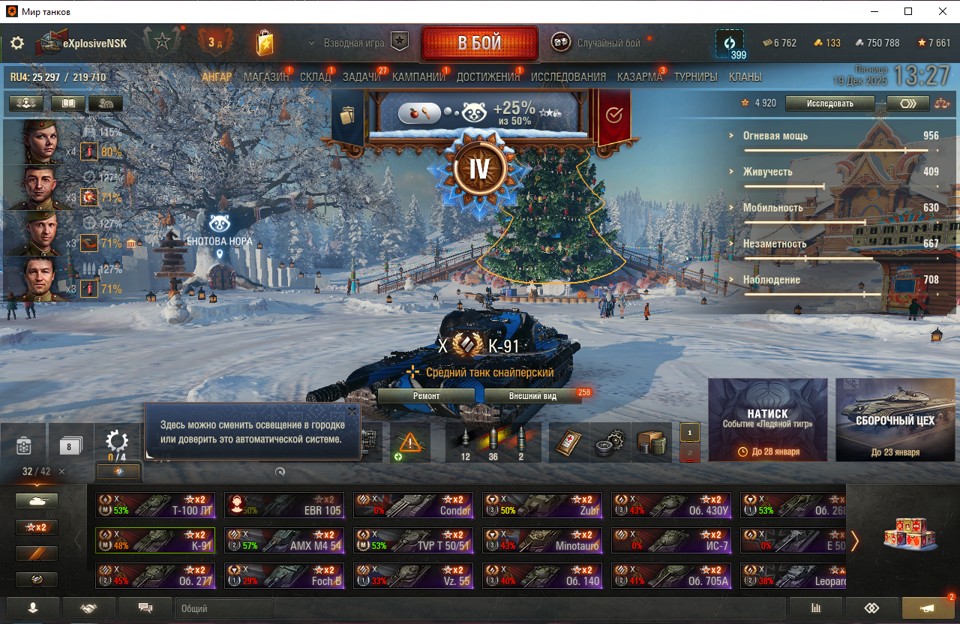Screen dimensions: 960x624
Task: Go to the Задачи tab
Action: tap(361, 77)
